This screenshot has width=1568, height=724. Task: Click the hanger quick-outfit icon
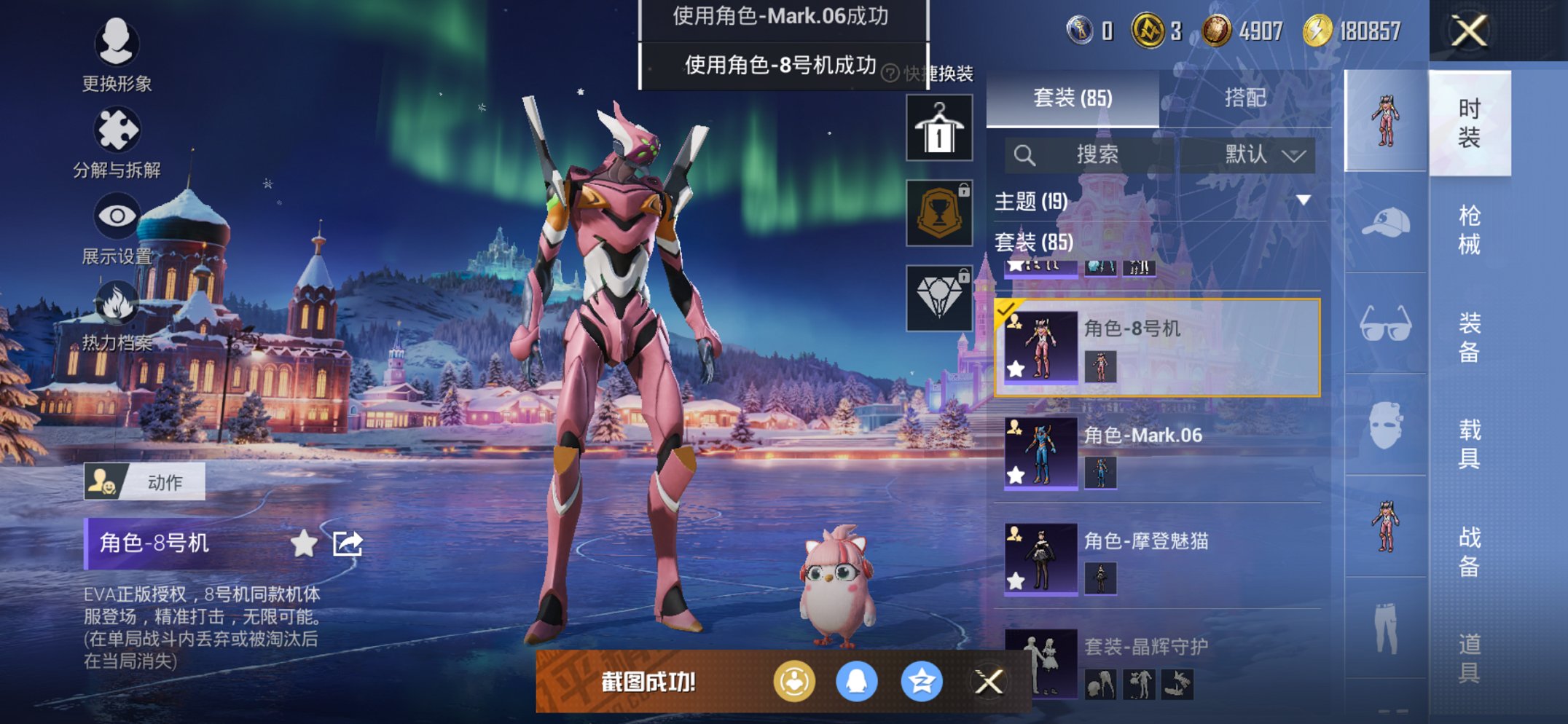pos(938,127)
